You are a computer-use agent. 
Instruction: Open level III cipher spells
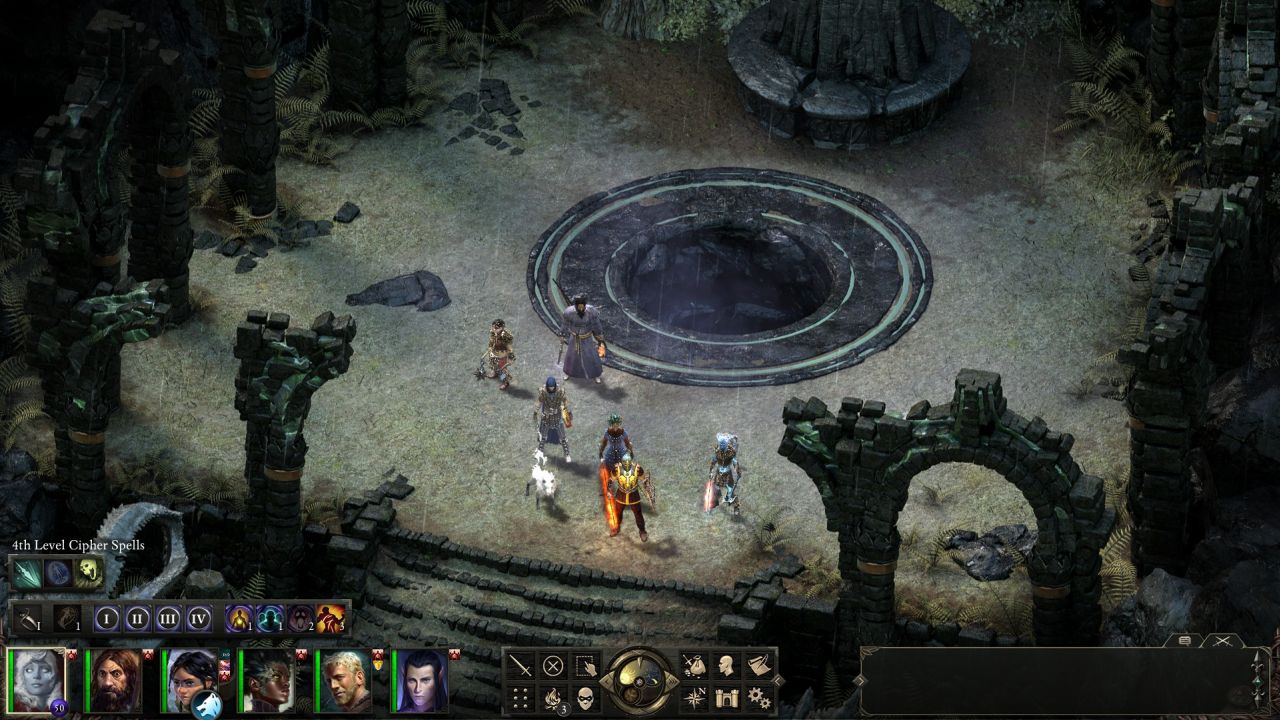point(169,619)
